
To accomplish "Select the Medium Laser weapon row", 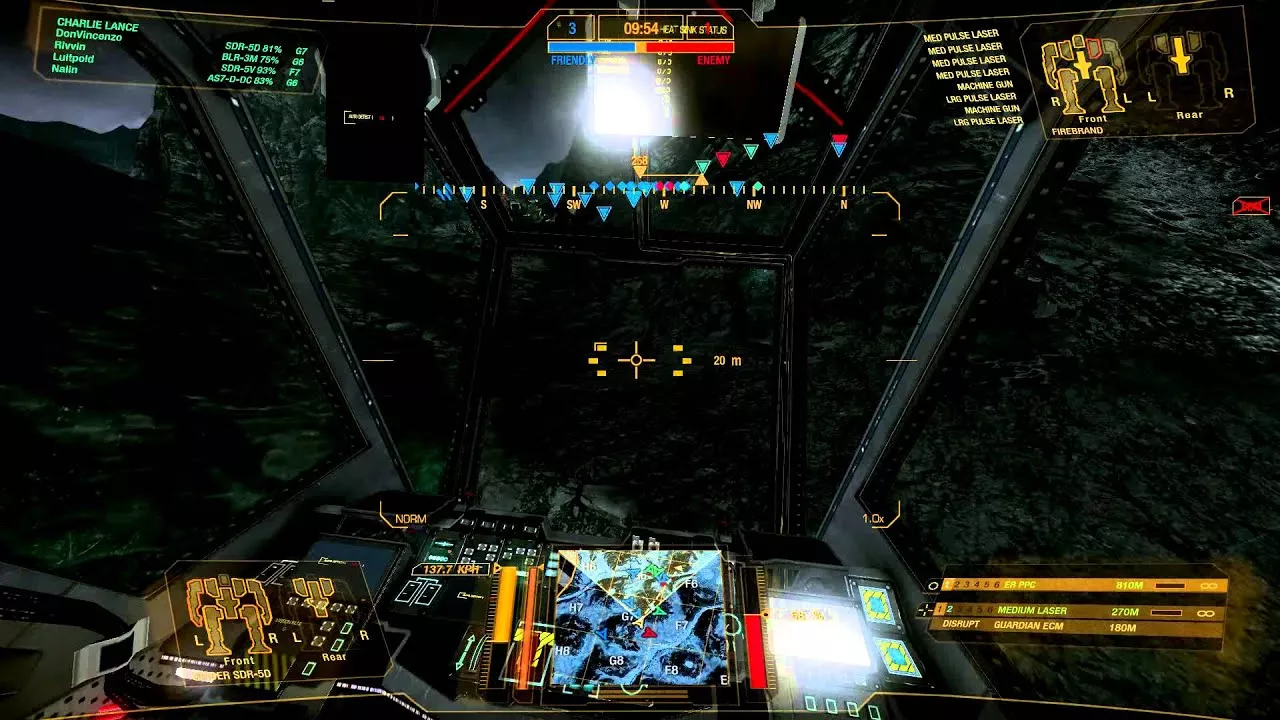I will pyautogui.click(x=1075, y=611).
